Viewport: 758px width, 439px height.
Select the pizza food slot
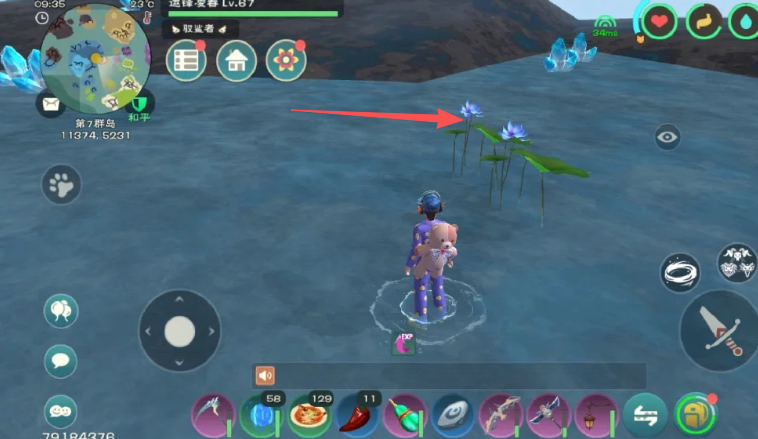[x=309, y=413]
